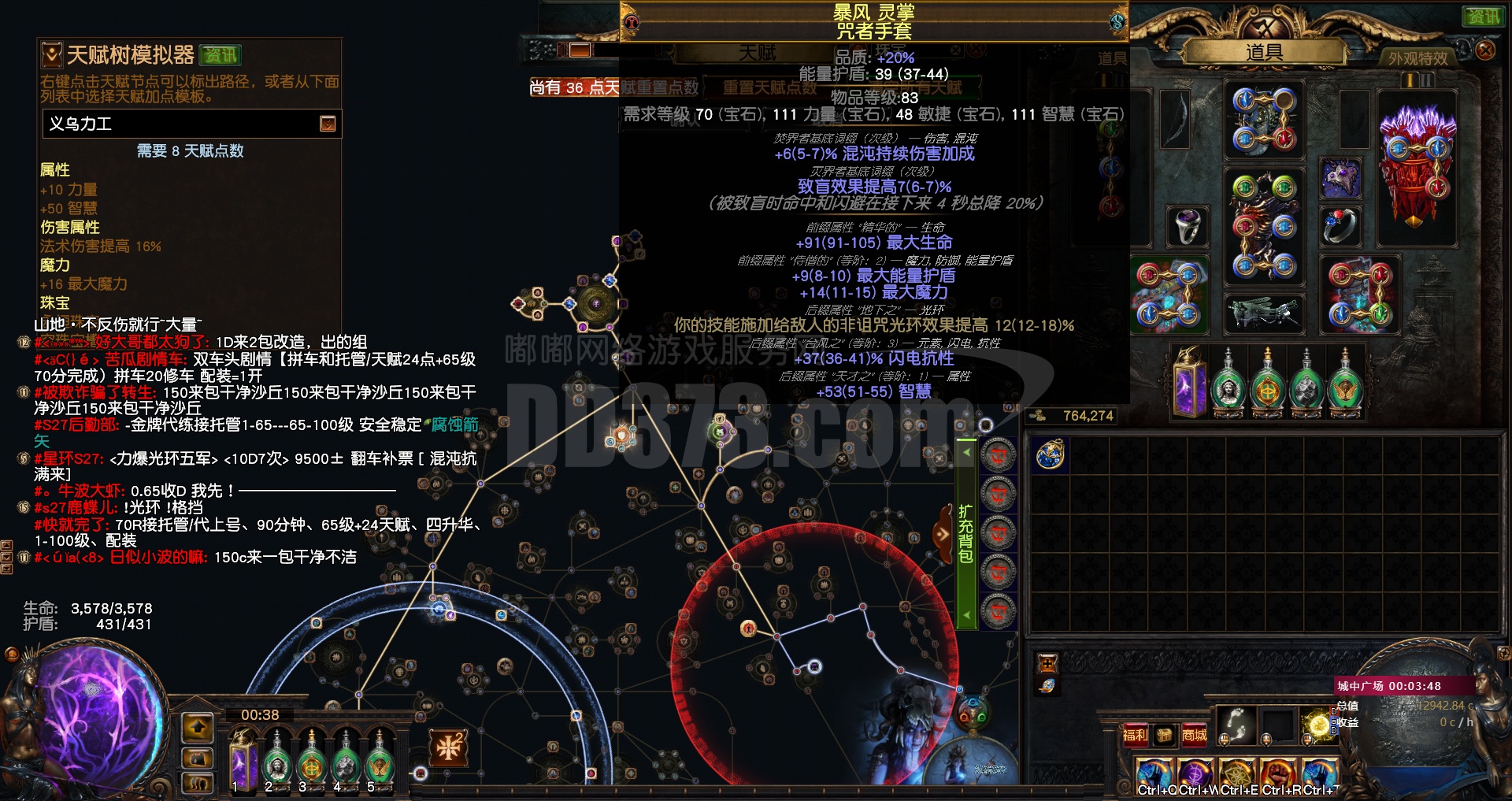Switch to the 外观特效 cosmetics tab
Screen dimensions: 1512x801
point(1417,58)
